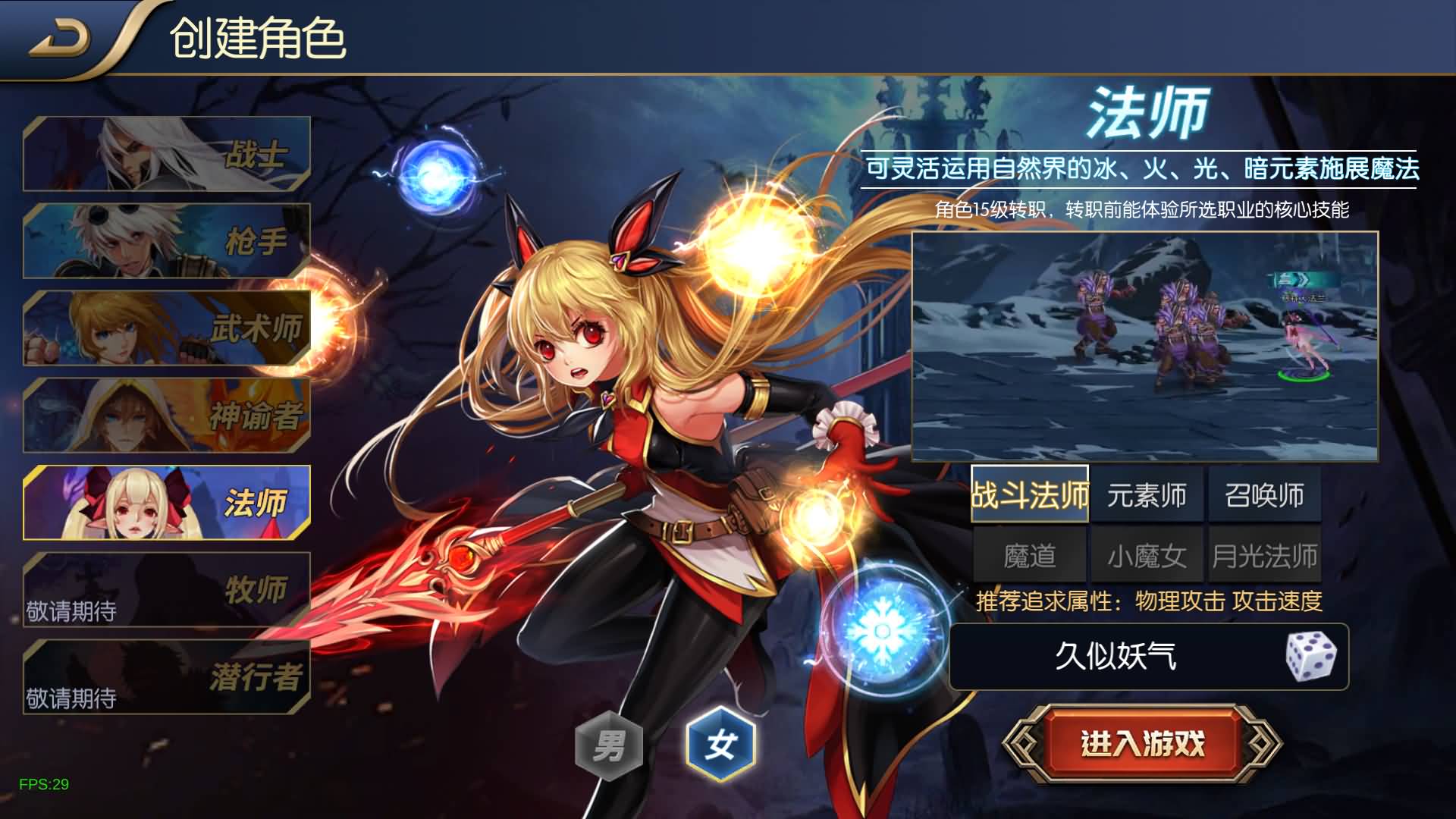
Task: Switch to the 元素师 subclass tab
Action: [x=1147, y=495]
